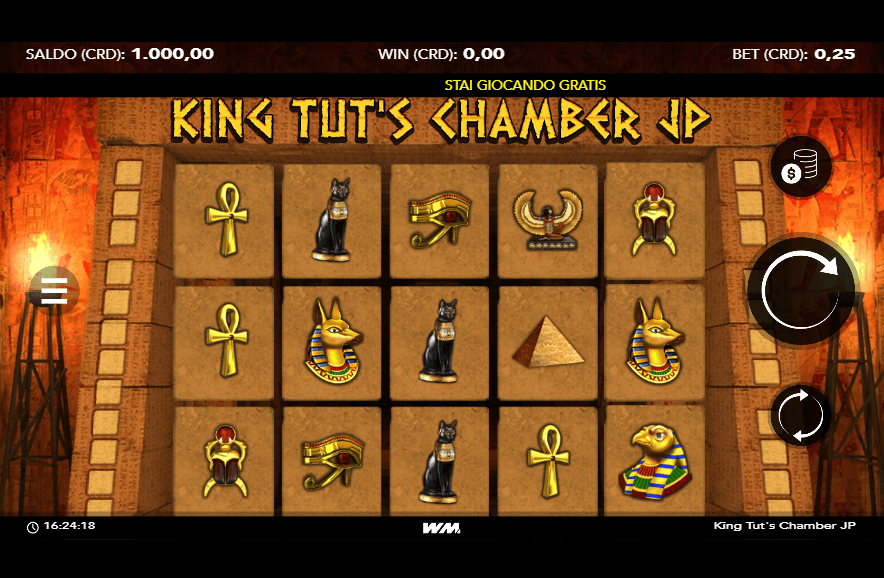Open the hamburger menu

tap(54, 291)
